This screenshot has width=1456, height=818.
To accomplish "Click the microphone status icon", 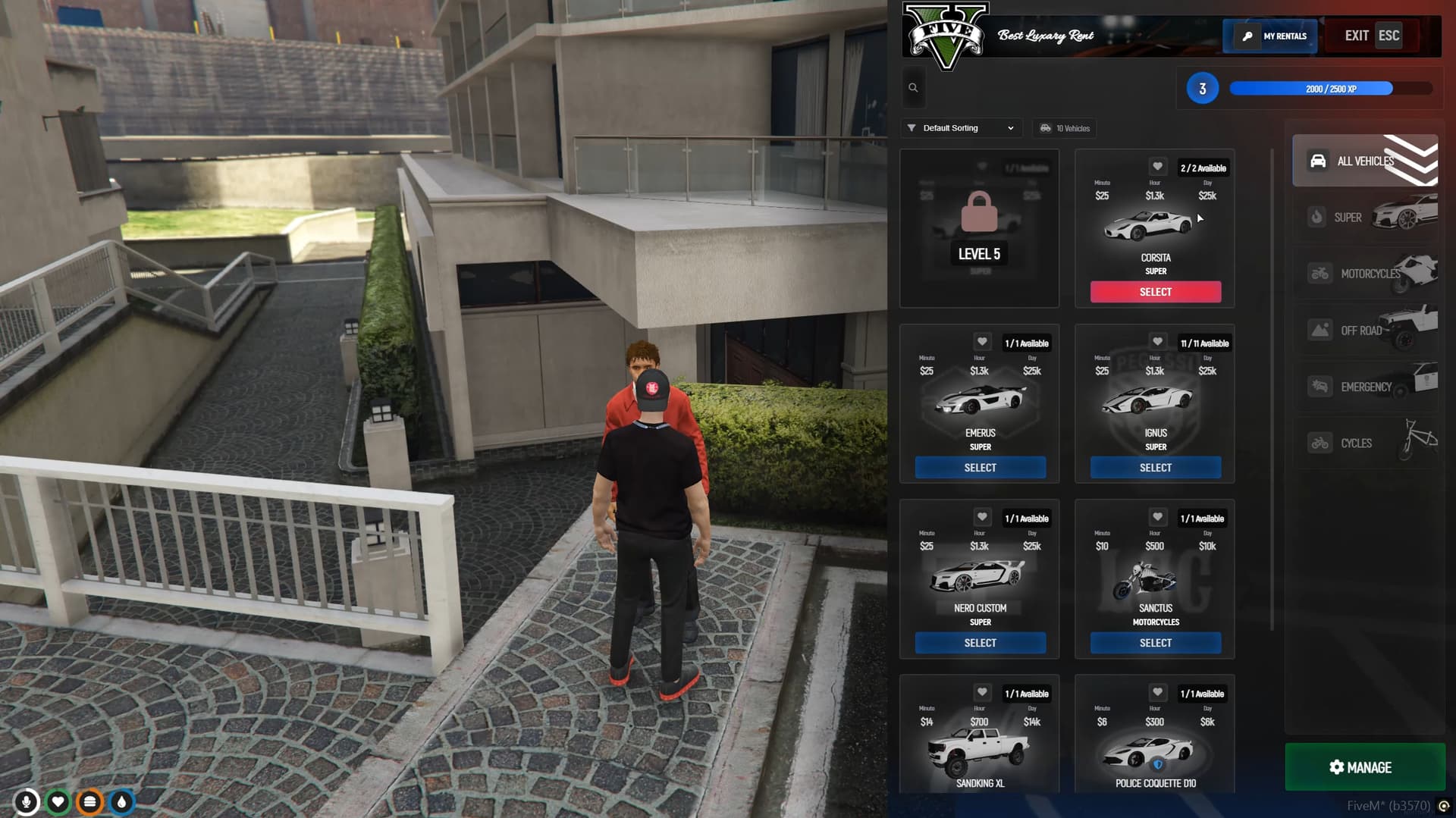I will [27, 801].
